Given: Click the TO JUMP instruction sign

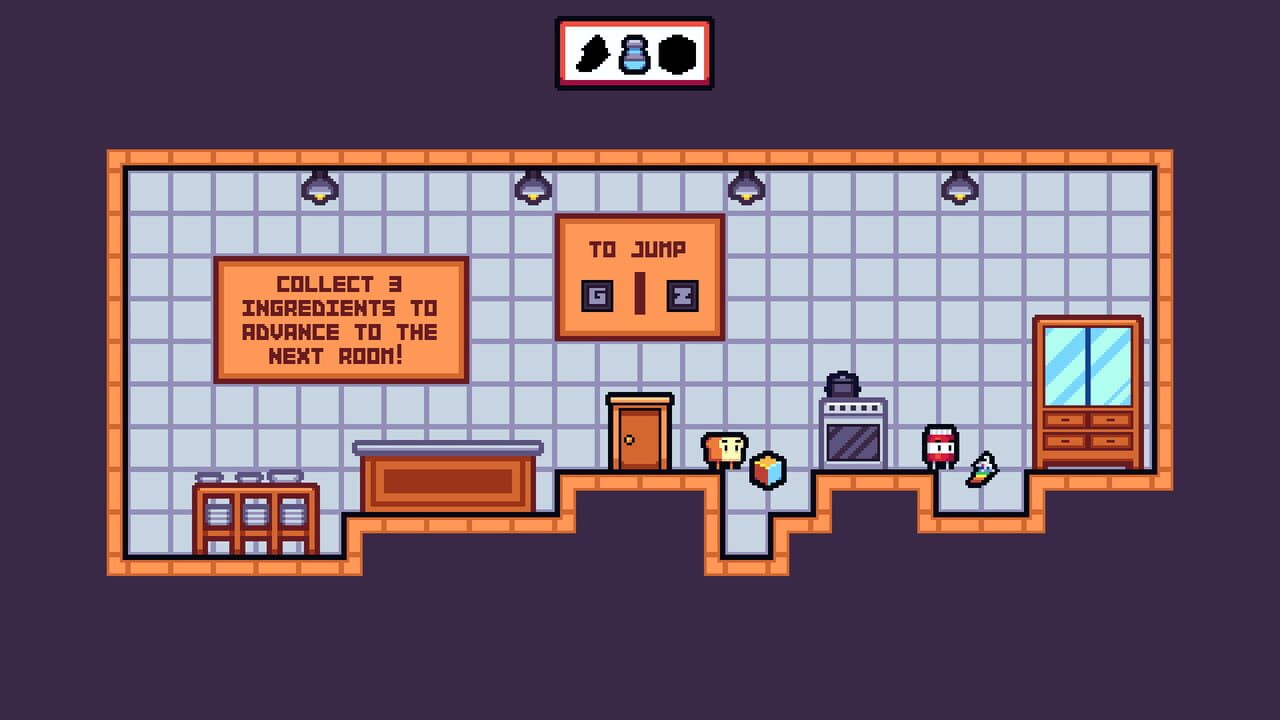Looking at the screenshot, I should coord(640,275).
